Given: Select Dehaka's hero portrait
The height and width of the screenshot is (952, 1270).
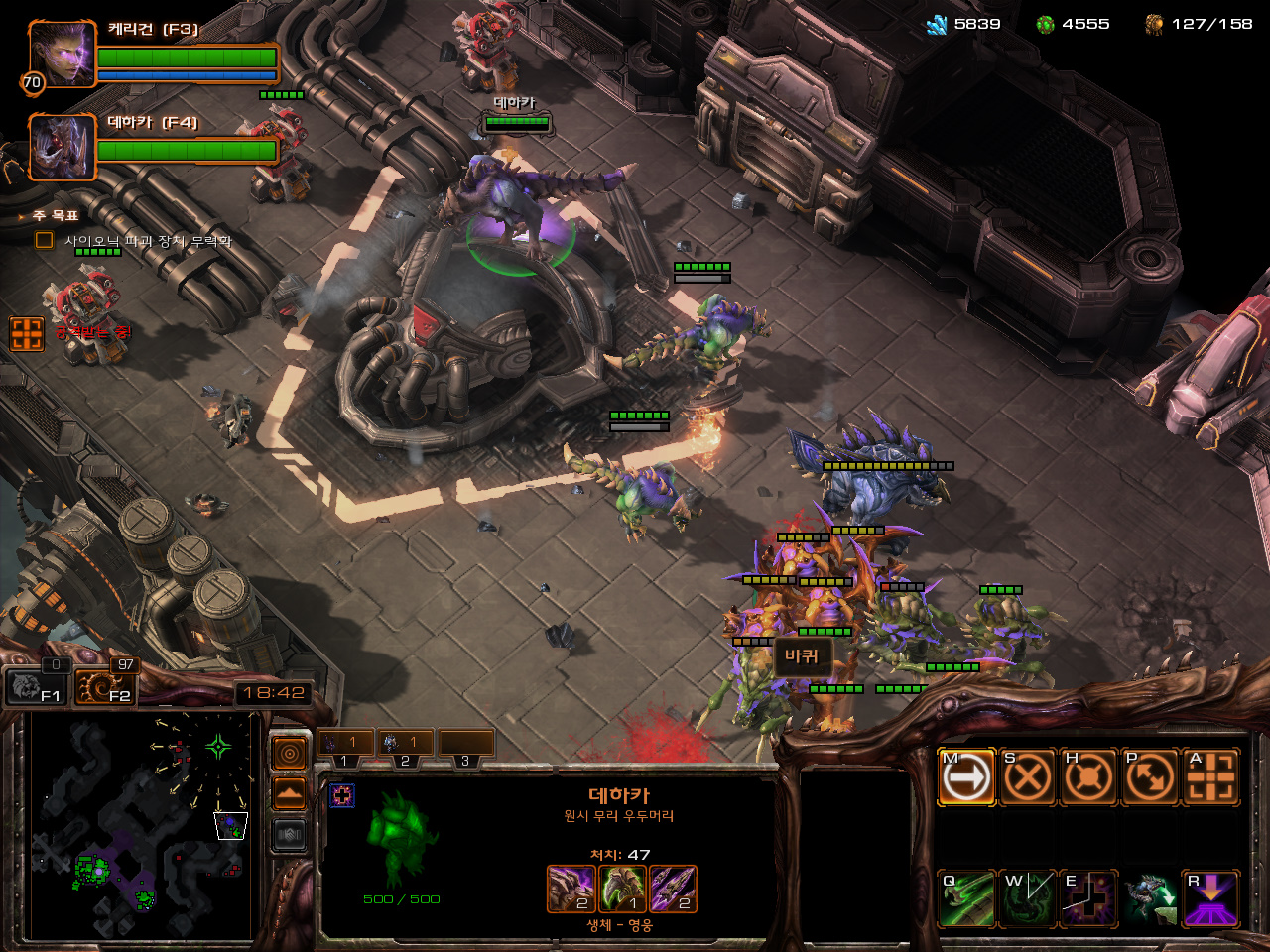Looking at the screenshot, I should click(62, 147).
